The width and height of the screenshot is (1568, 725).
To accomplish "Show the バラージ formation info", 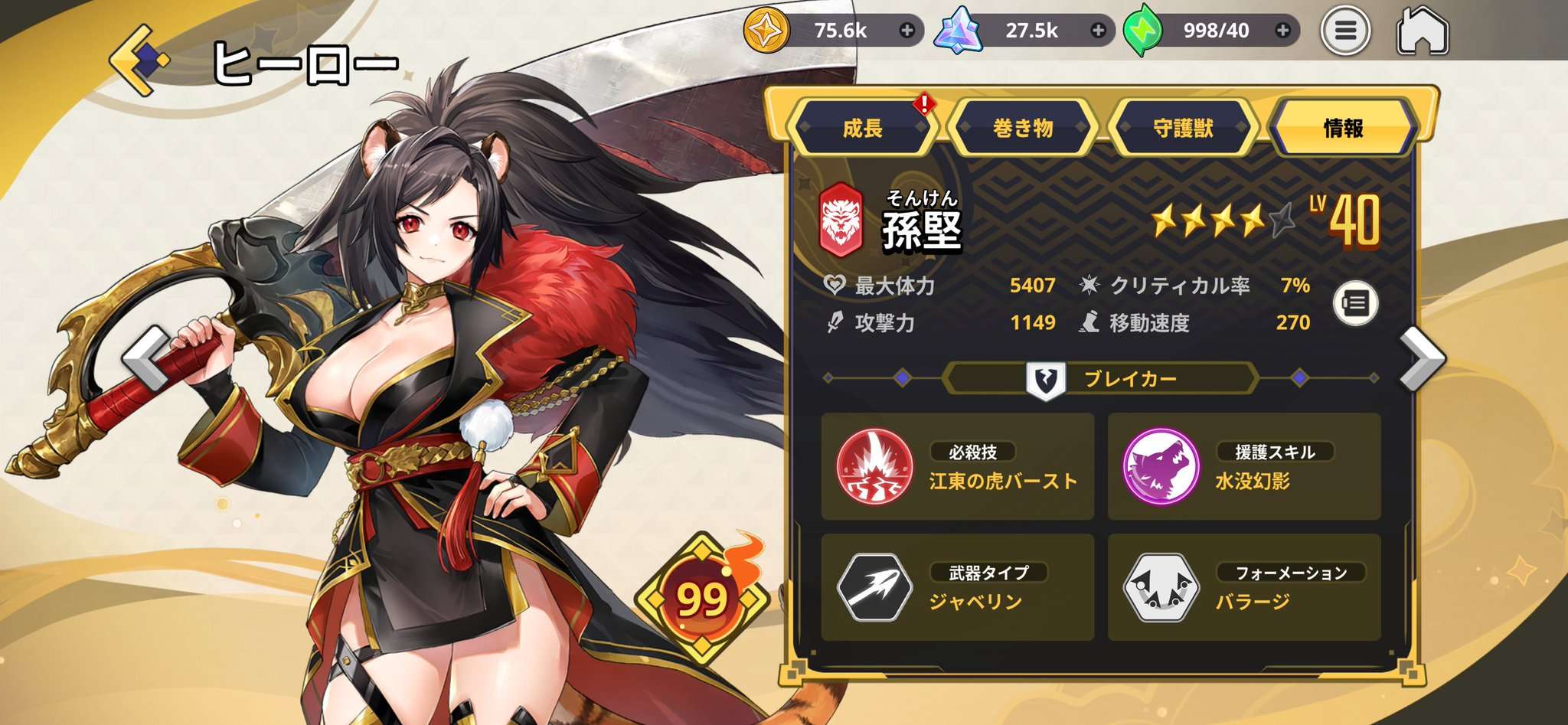I will tap(1243, 587).
